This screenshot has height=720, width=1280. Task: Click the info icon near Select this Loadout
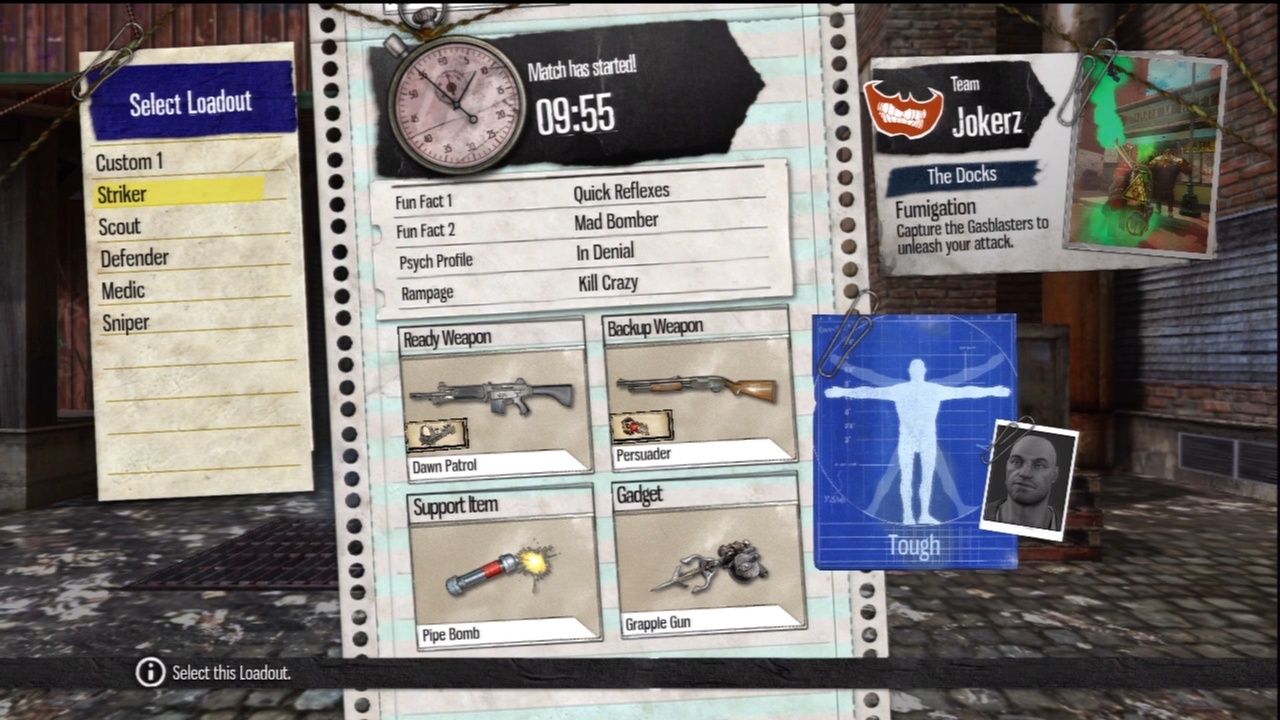pos(149,673)
